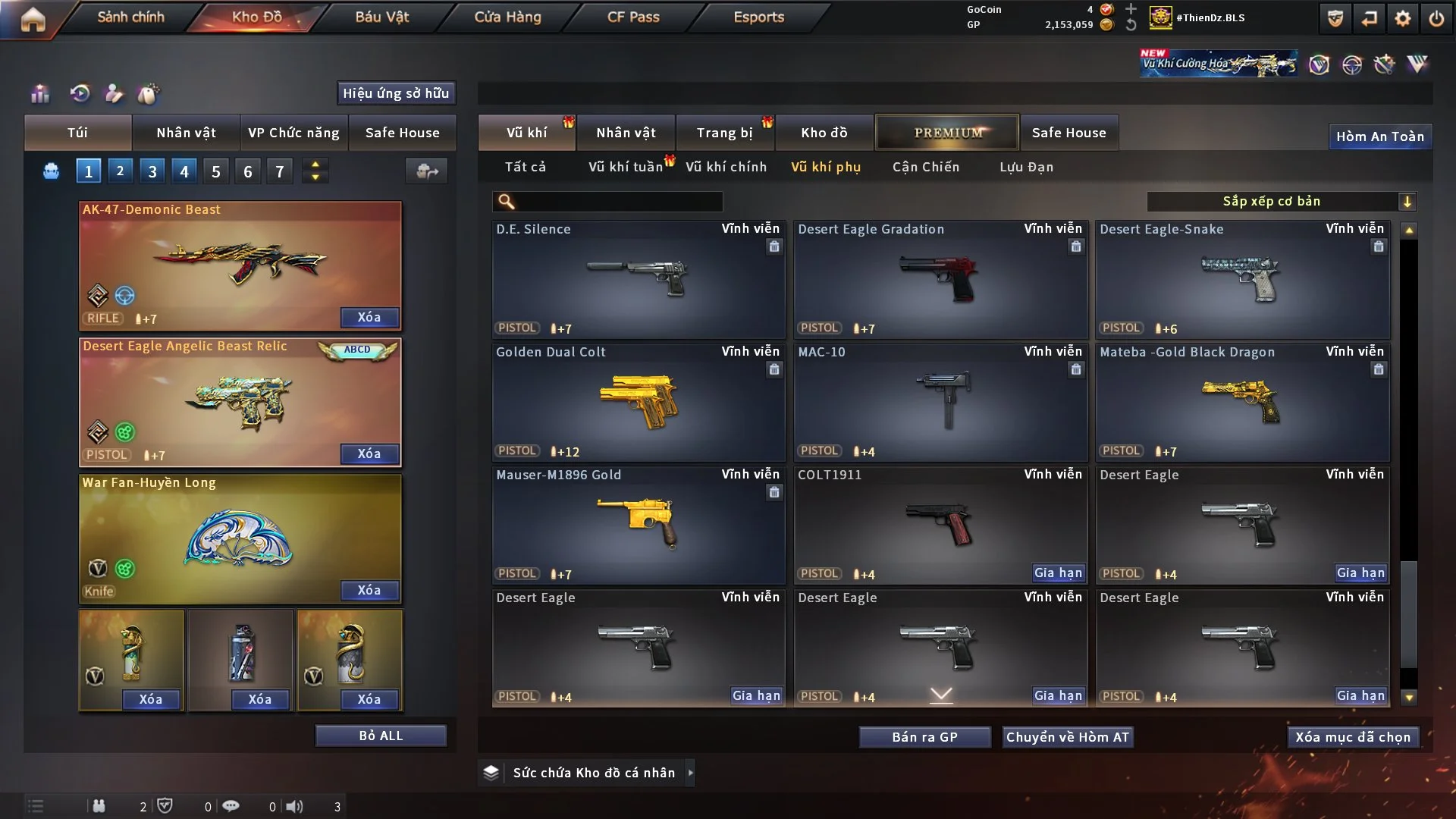1456x819 pixels.
Task: Select the Vũ khí chính filter
Action: (x=726, y=167)
